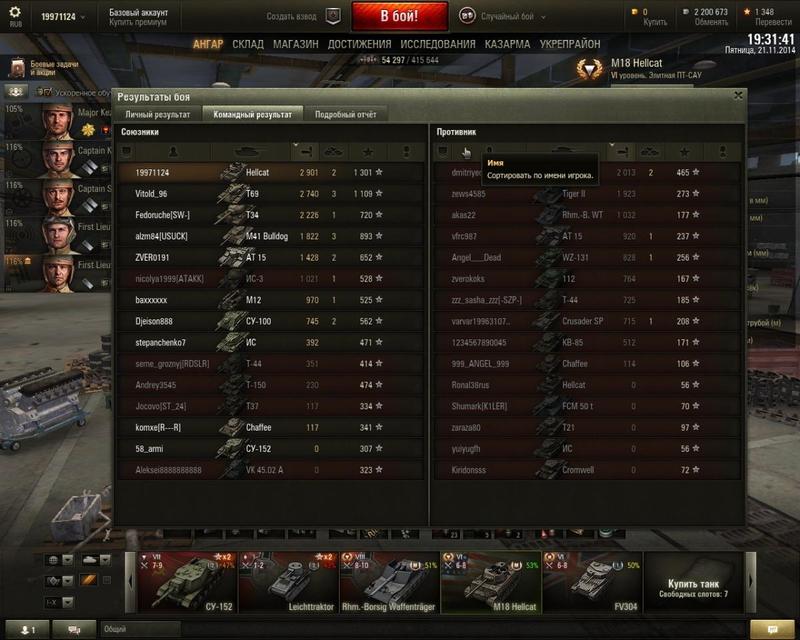
Task: Open the 'УКРЕПРАЙОН' stronghold menu
Action: coord(570,45)
